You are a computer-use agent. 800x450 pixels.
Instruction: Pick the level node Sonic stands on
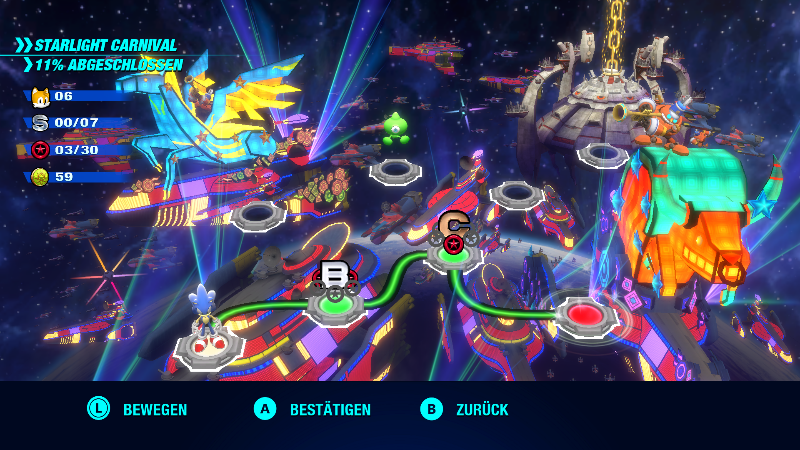pos(210,346)
